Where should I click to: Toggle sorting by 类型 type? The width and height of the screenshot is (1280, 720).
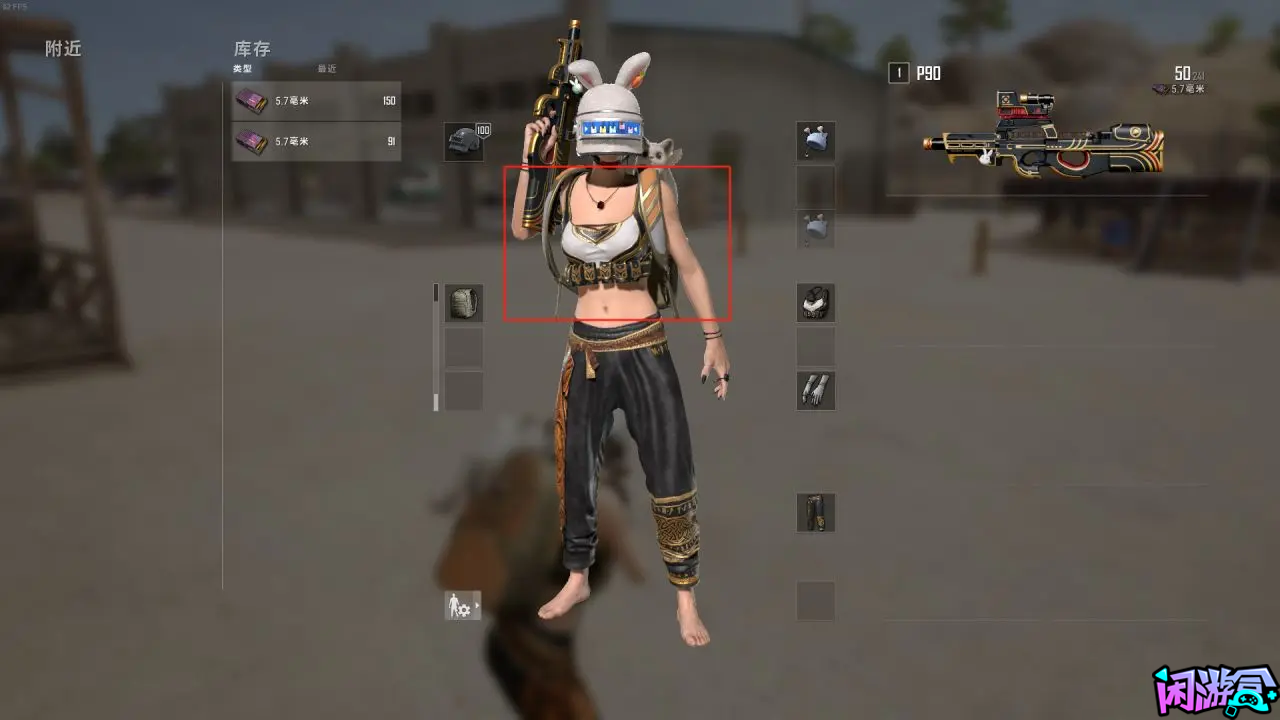(x=242, y=69)
